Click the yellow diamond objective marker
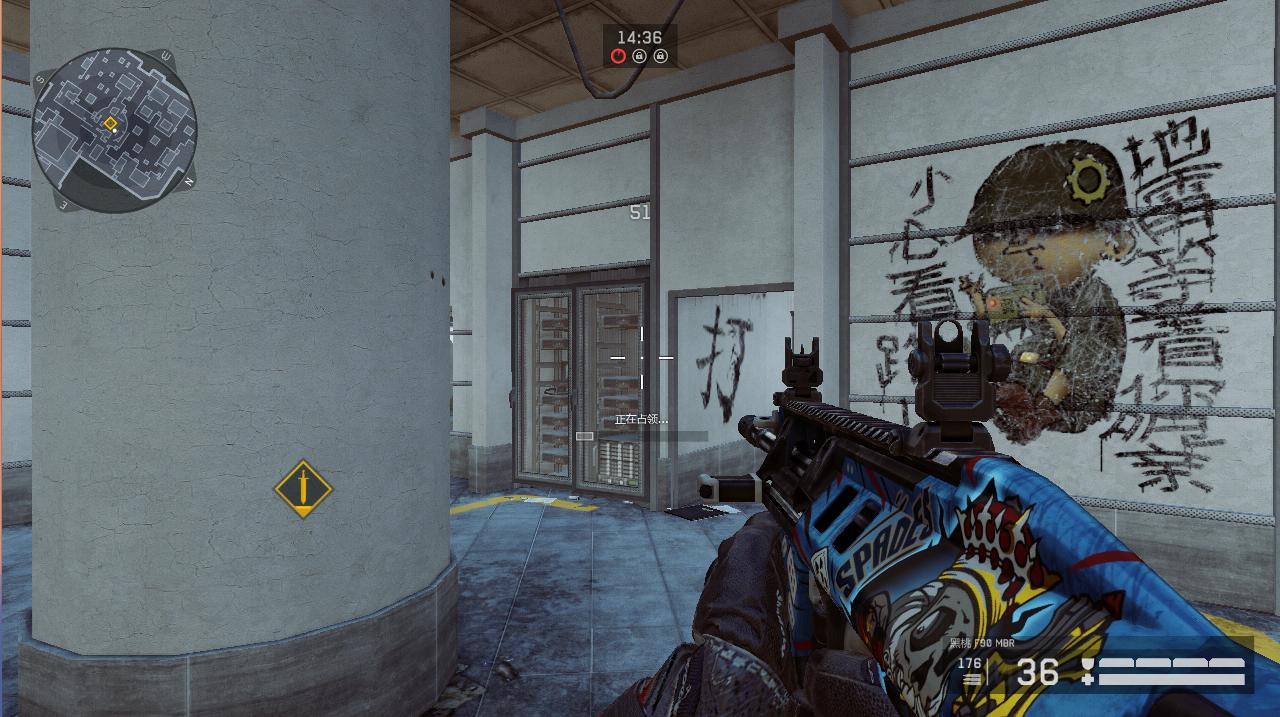 coord(303,488)
